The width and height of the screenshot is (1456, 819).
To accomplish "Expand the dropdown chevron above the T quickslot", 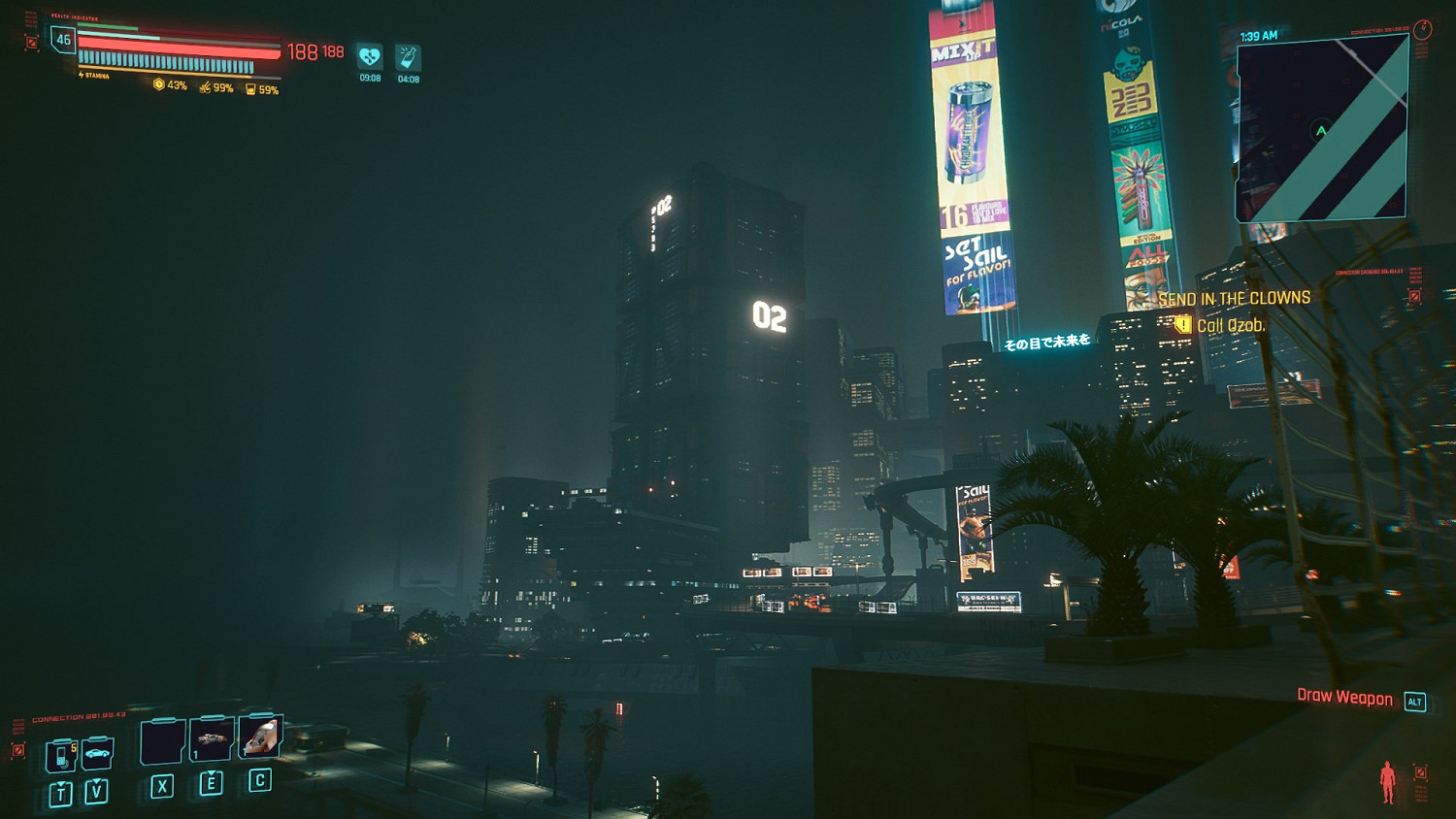I will (61, 783).
